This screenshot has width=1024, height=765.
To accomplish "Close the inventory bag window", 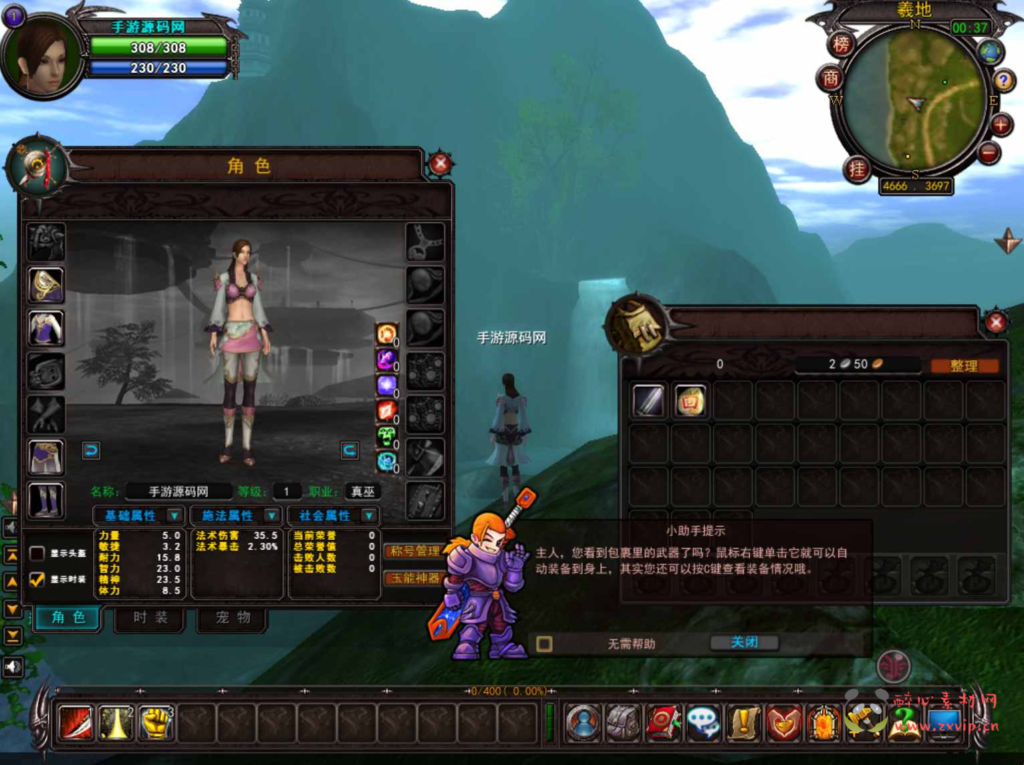I will [995, 322].
